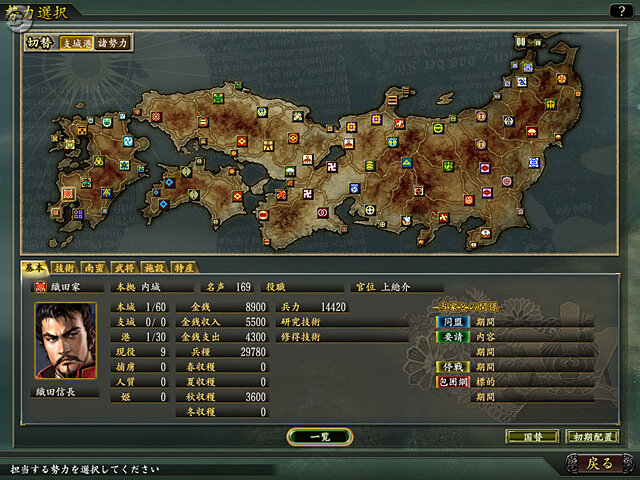Open the 基本 info tab
640x480 pixels.
click(33, 268)
